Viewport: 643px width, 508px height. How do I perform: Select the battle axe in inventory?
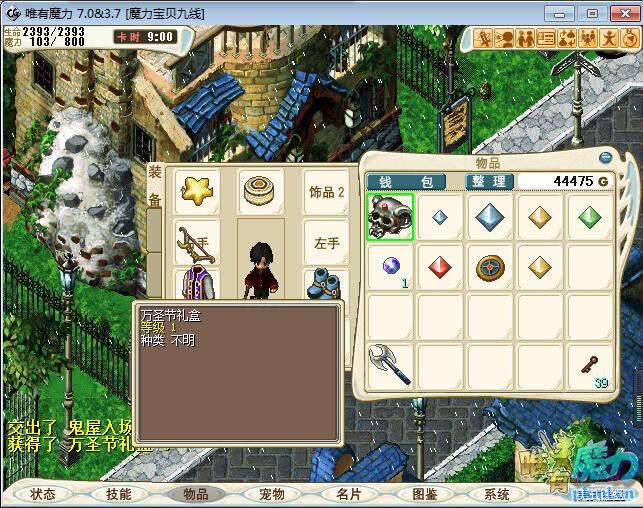[390, 365]
